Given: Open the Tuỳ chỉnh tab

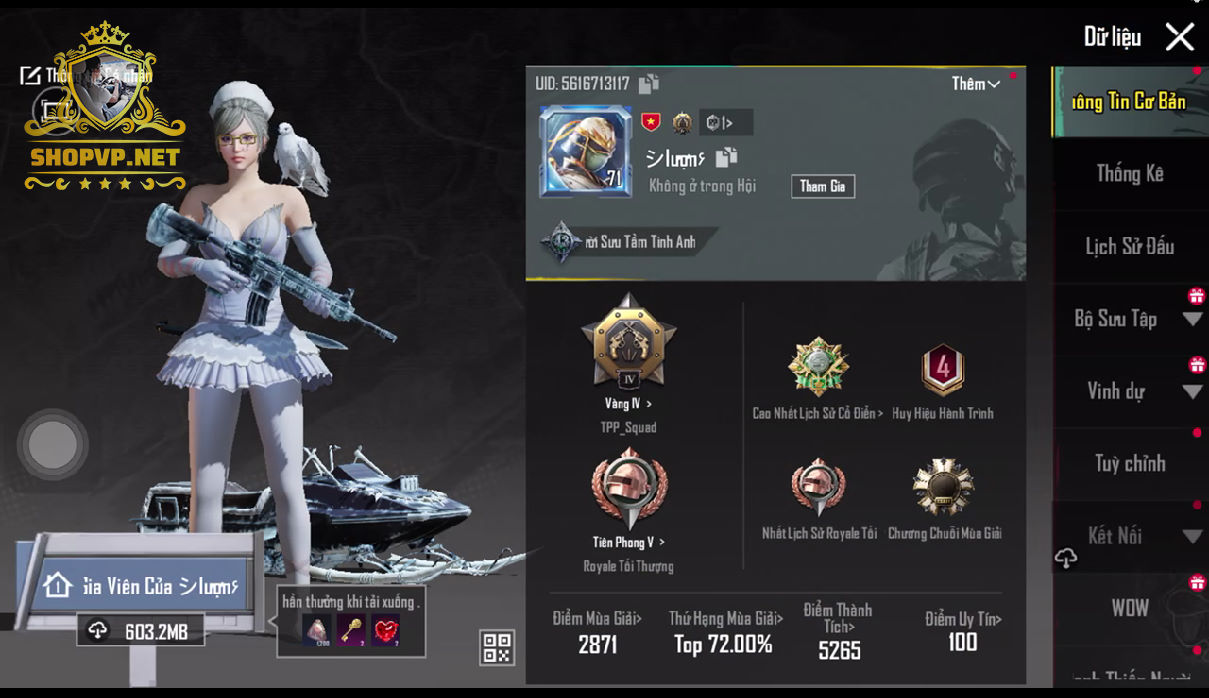Looking at the screenshot, I should pyautogui.click(x=1129, y=463).
